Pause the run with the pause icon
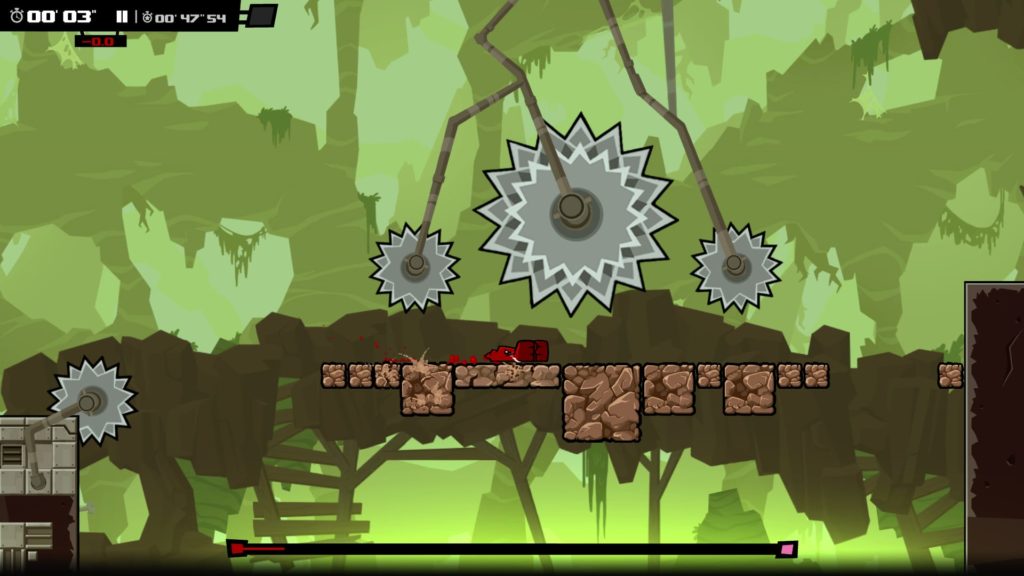The image size is (1024, 576). click(x=121, y=17)
